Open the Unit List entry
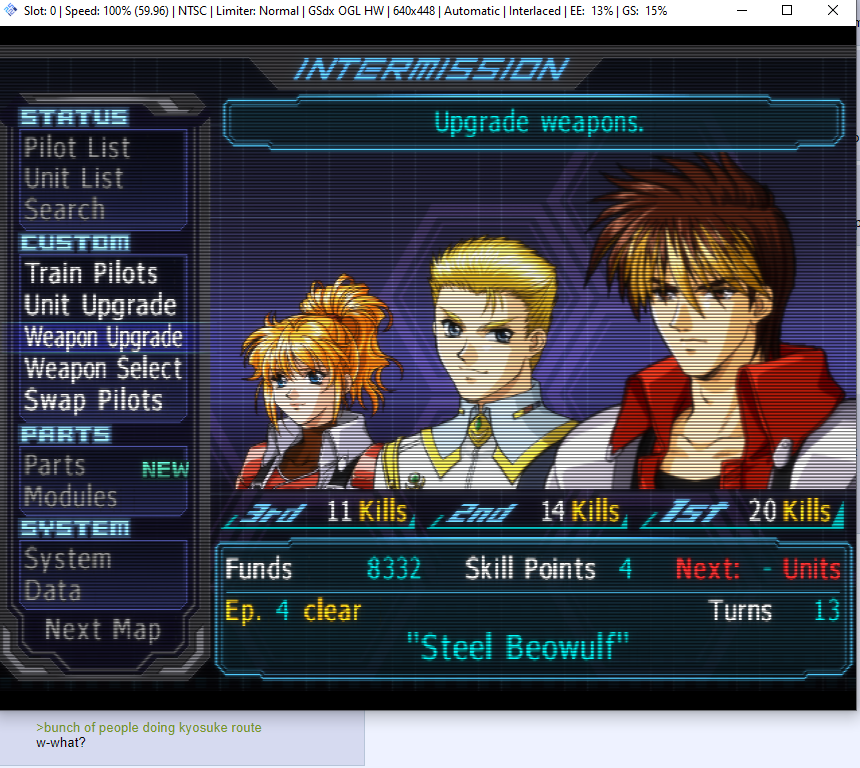Screen dimensions: 860x768 point(74,179)
